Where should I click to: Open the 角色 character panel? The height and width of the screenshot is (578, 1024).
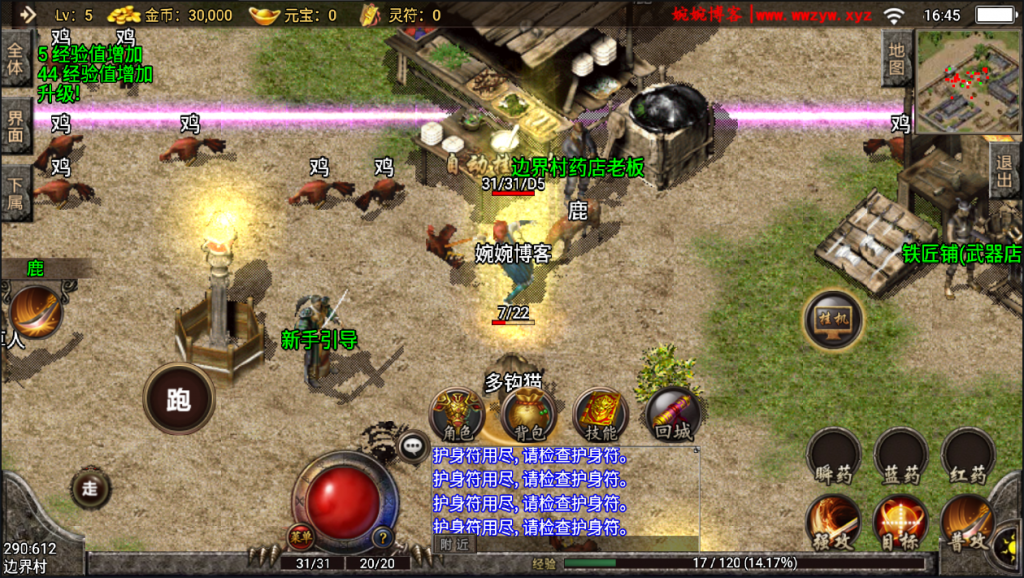click(457, 415)
